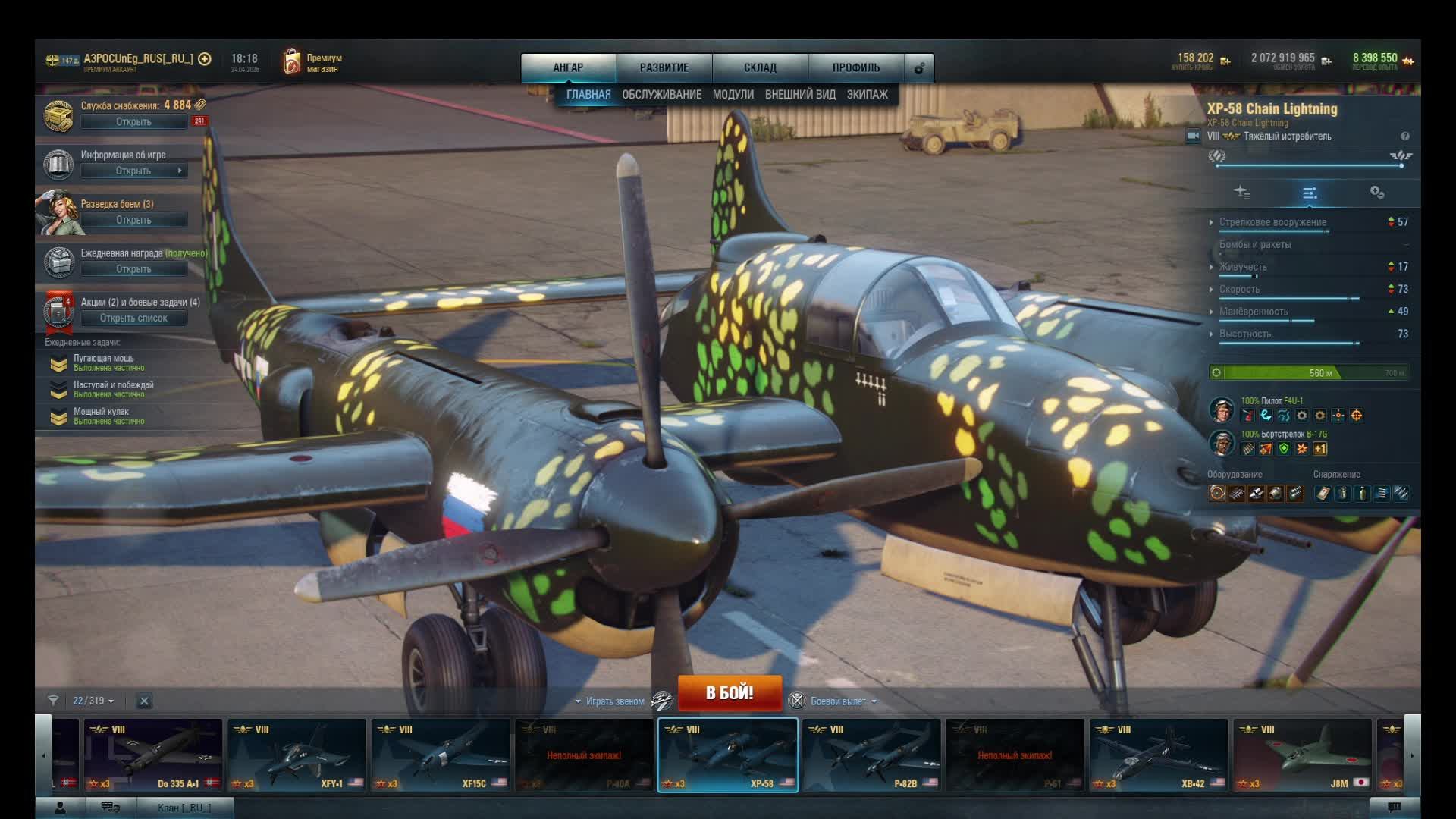Show the ВНЕШНИЙ ВИД customization section

pos(800,94)
